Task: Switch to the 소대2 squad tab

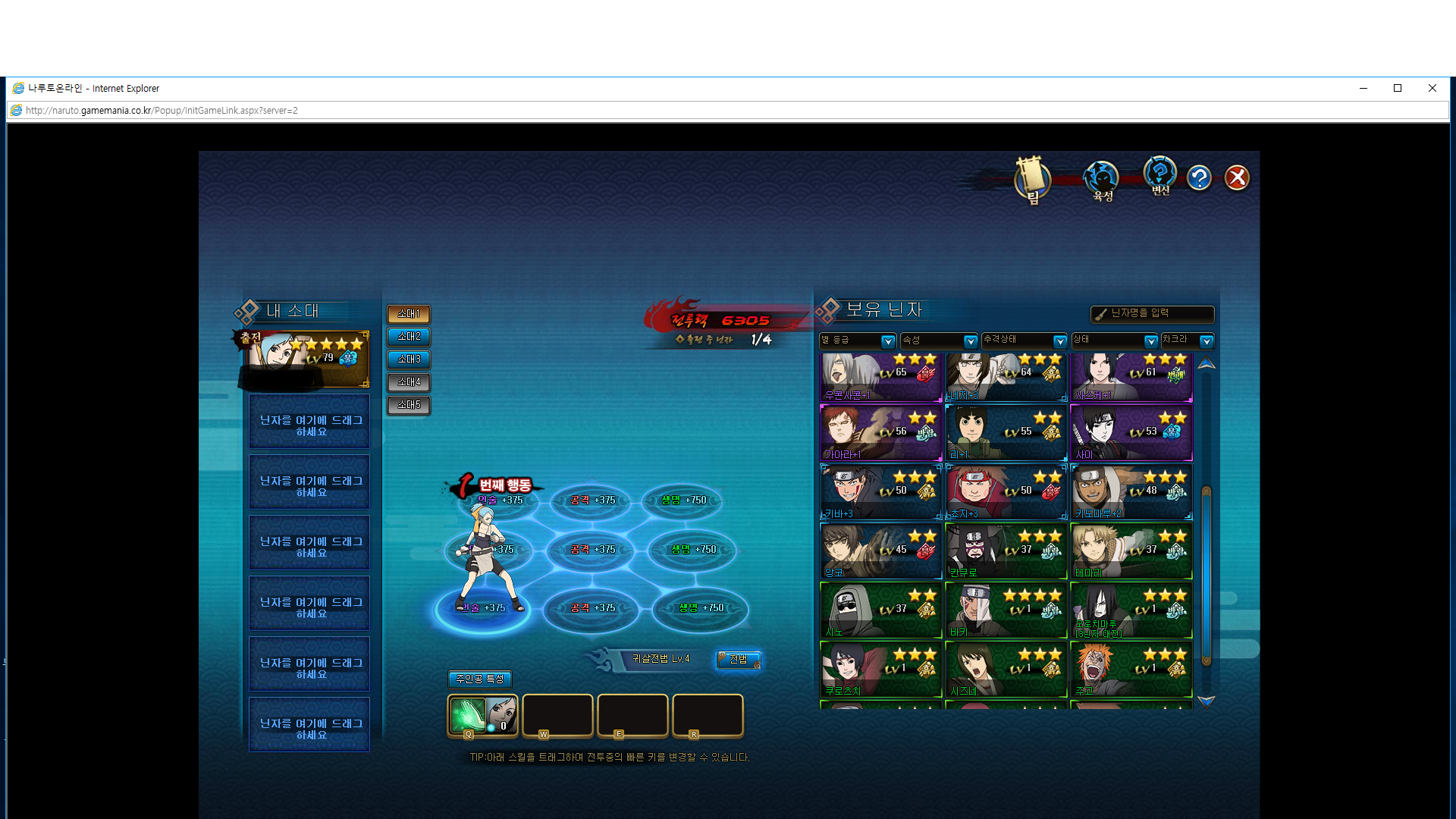Action: tap(409, 337)
